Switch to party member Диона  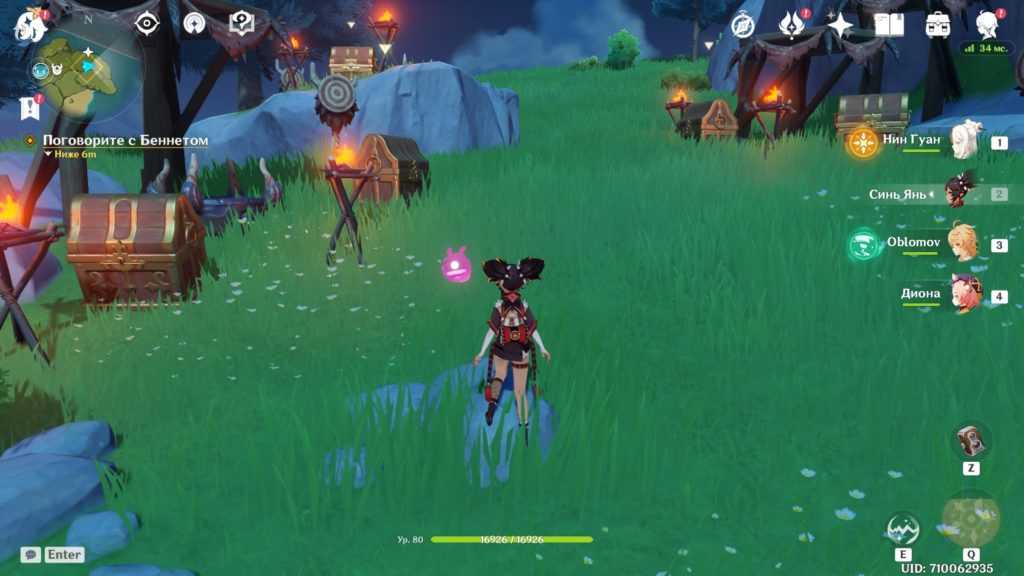(966, 294)
